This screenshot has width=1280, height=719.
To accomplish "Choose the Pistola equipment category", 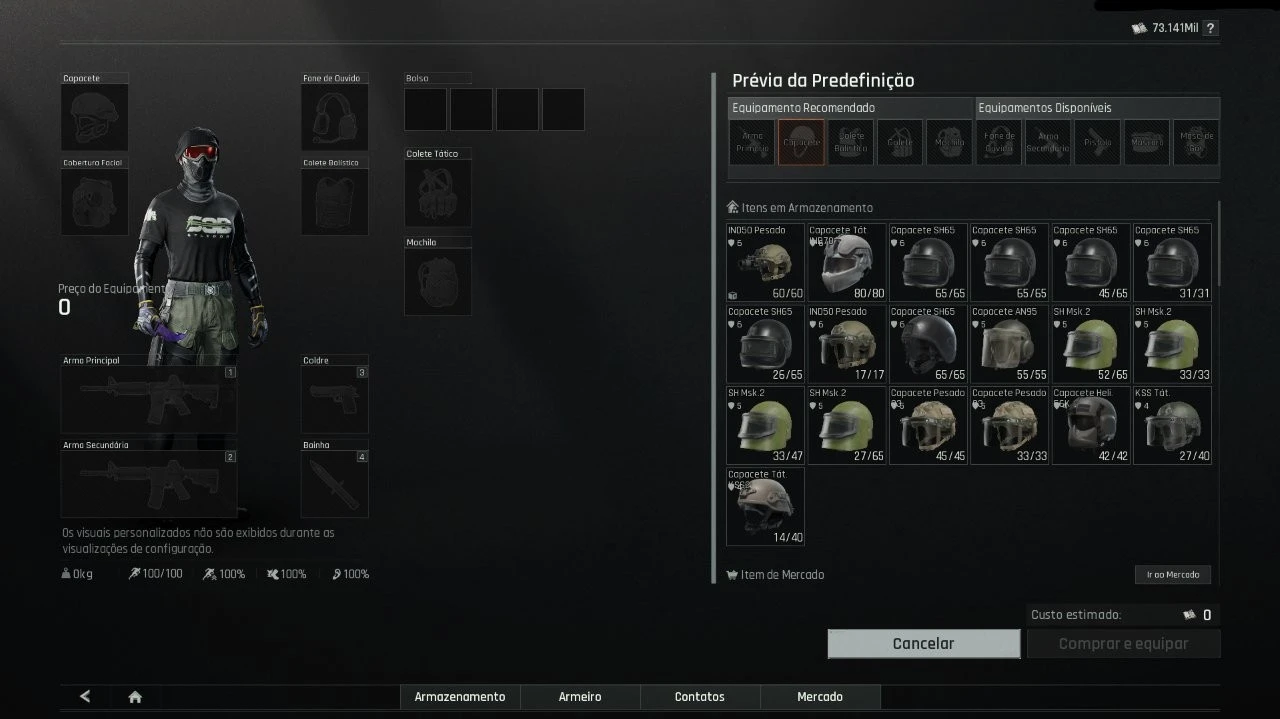I will coord(1097,142).
